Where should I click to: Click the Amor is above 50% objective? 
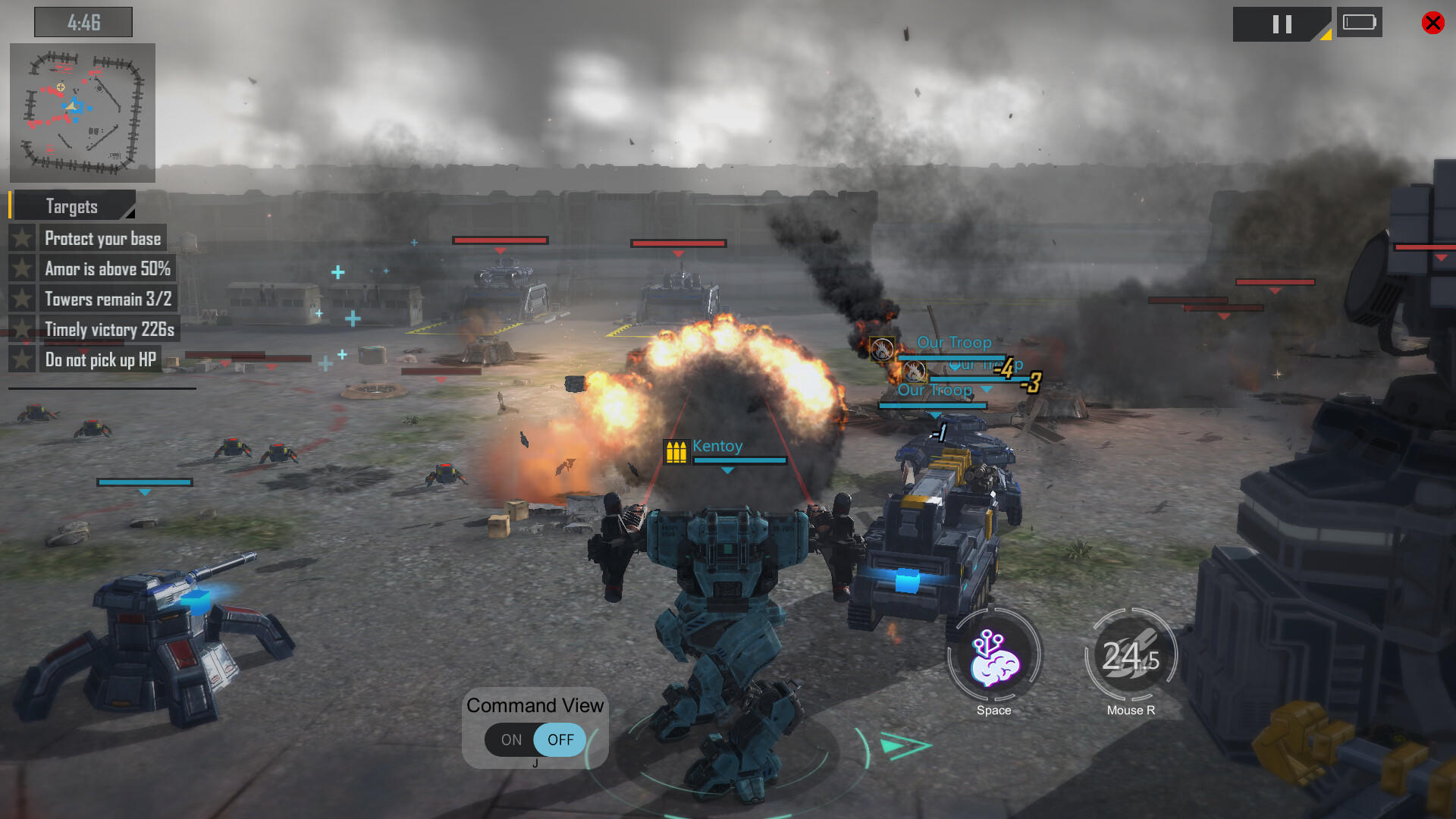107,268
